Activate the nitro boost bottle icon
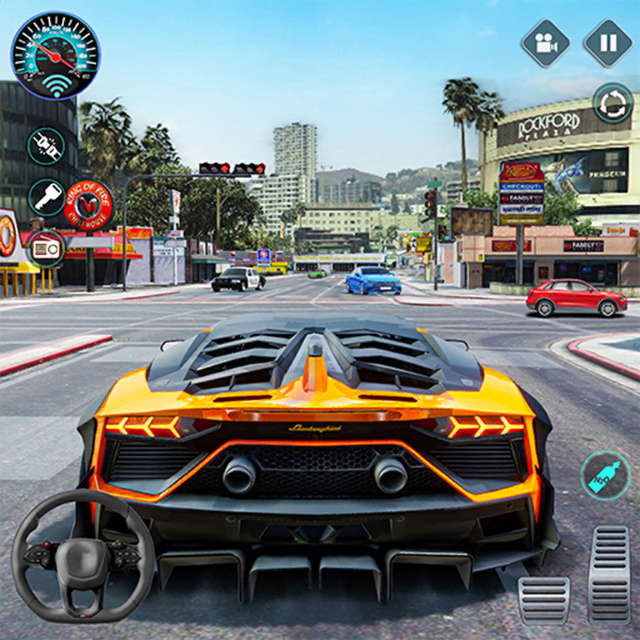Image resolution: width=640 pixels, height=640 pixels. (x=606, y=474)
